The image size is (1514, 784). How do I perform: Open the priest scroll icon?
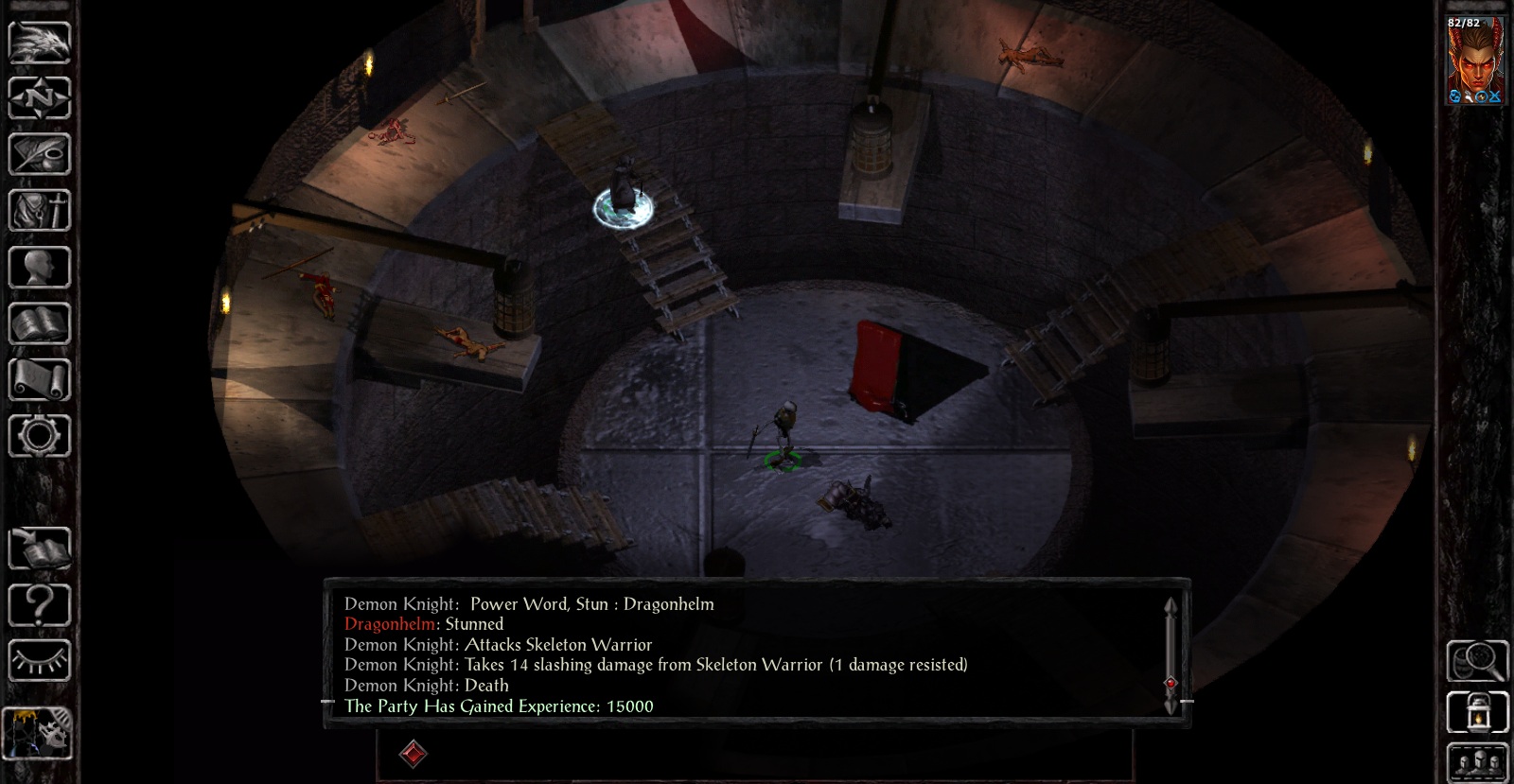coord(39,380)
